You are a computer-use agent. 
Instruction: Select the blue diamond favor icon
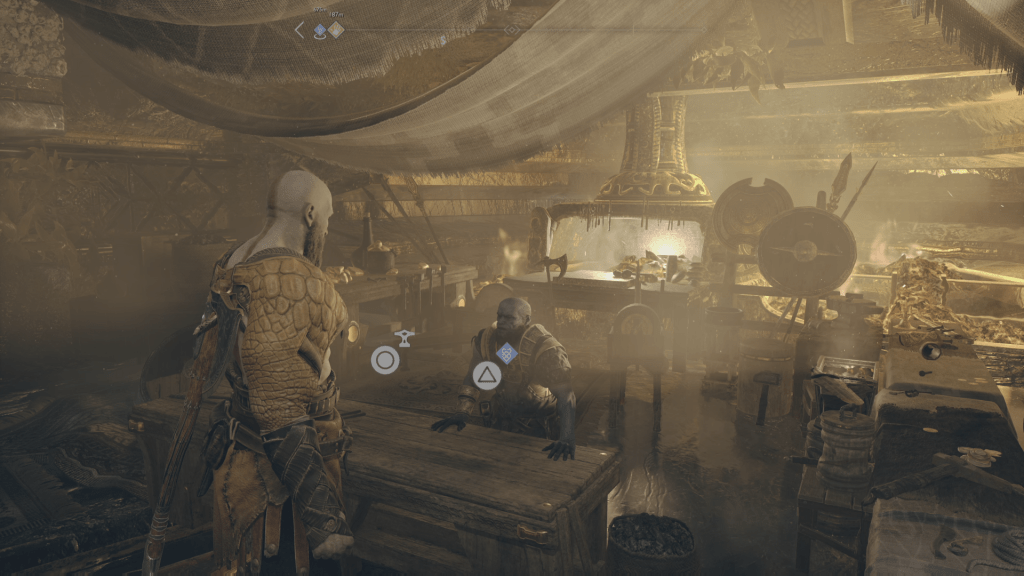click(507, 352)
